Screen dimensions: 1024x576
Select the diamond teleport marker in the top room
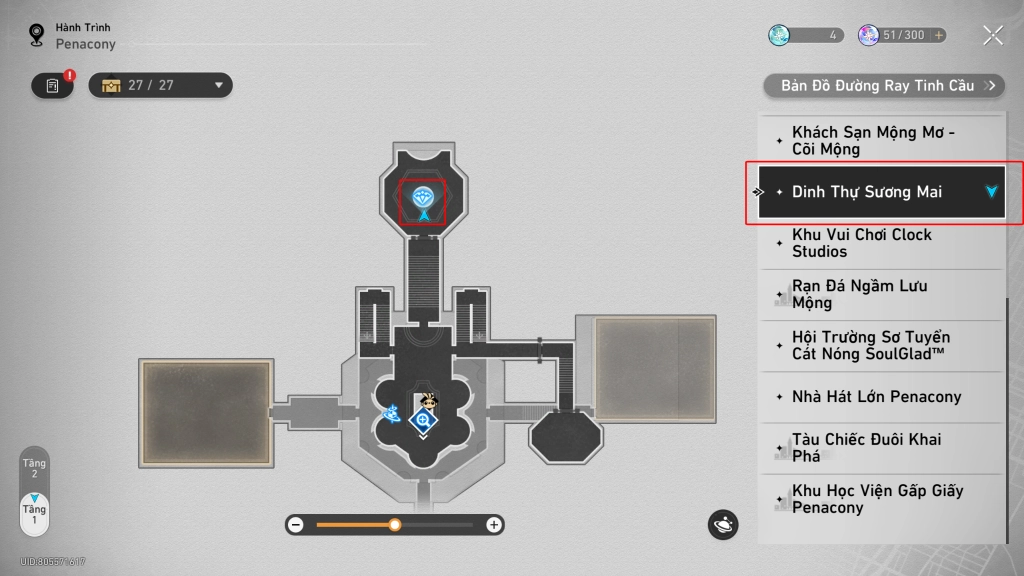425,195
